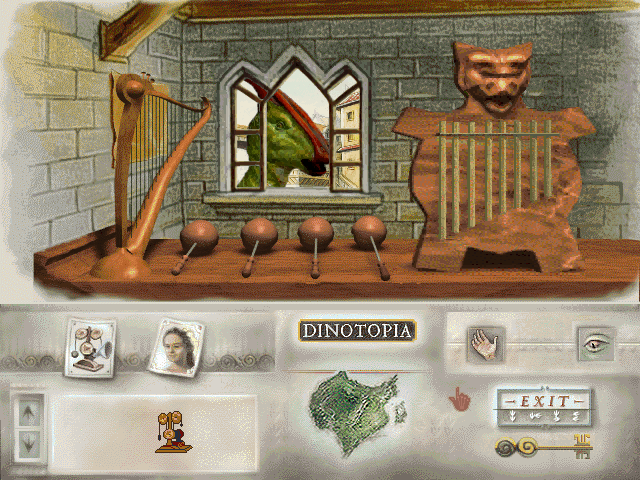Click the inventory up arrow
The image size is (640, 480).
tap(28, 409)
